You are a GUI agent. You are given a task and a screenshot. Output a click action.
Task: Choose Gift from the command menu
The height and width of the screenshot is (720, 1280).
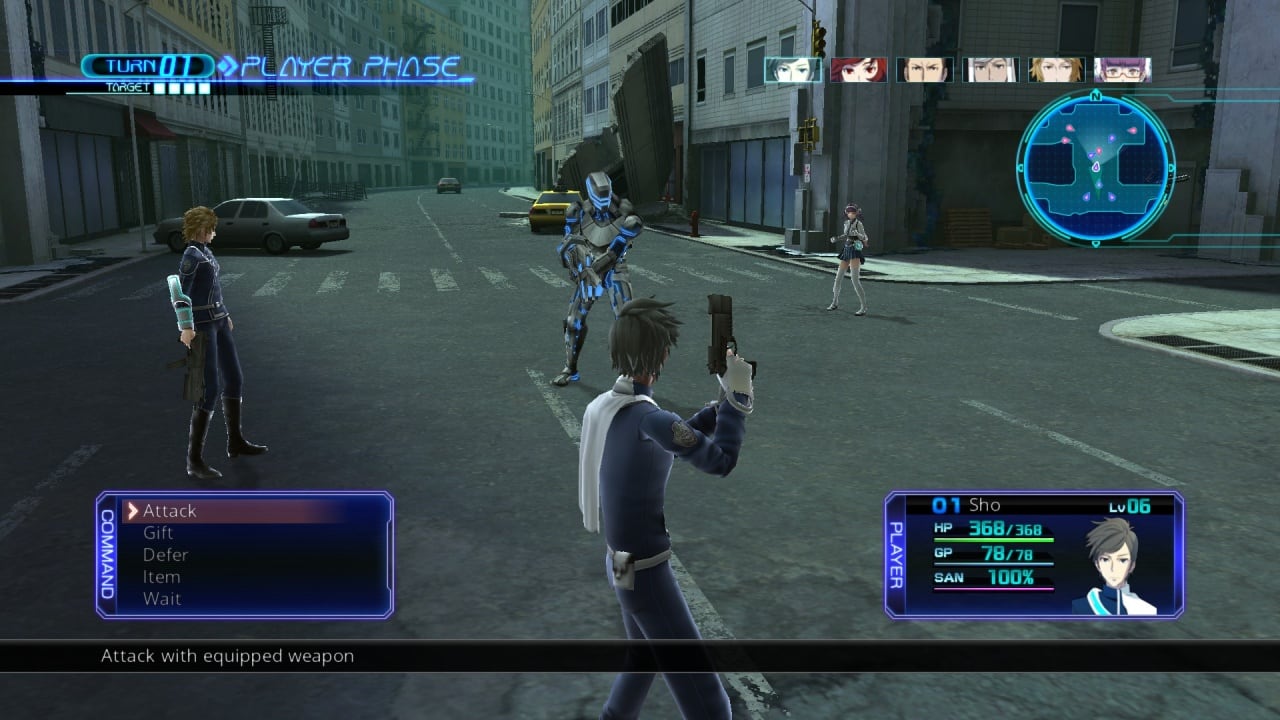point(158,533)
